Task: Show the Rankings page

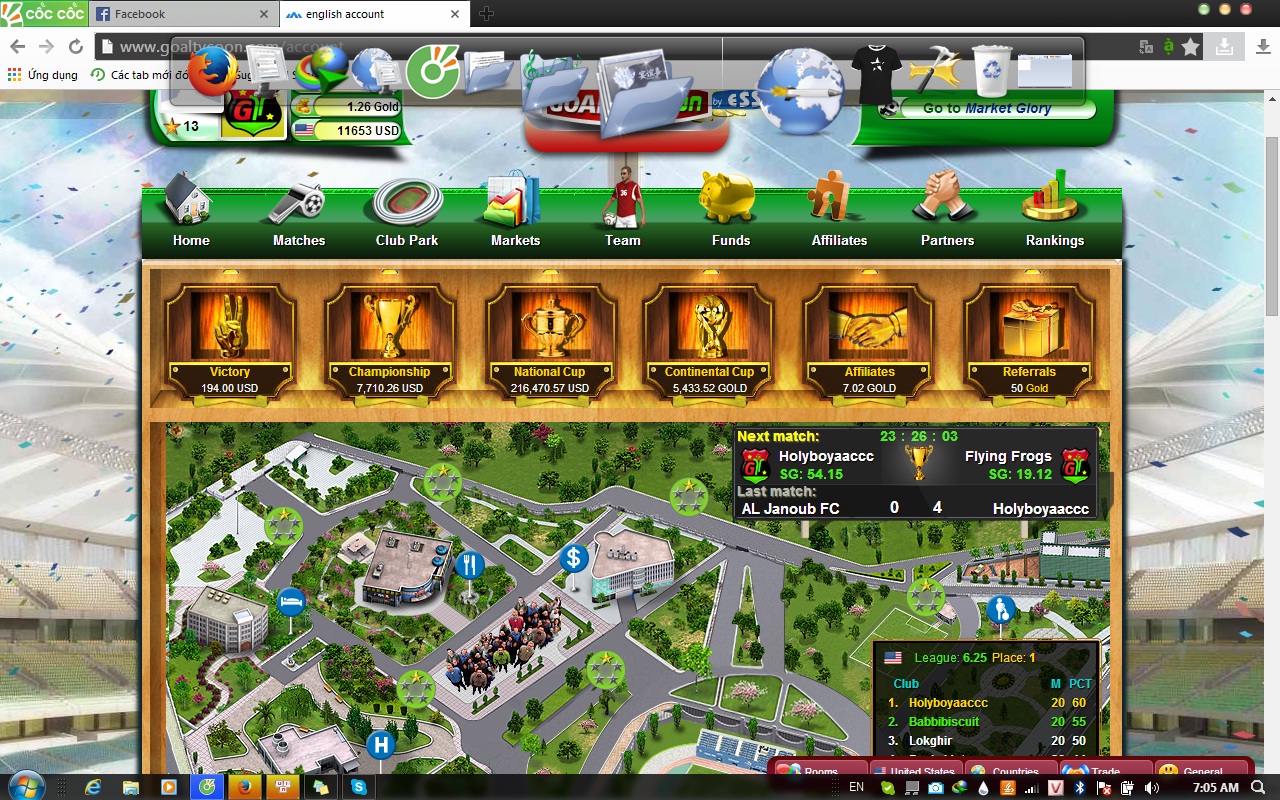Action: [1055, 215]
